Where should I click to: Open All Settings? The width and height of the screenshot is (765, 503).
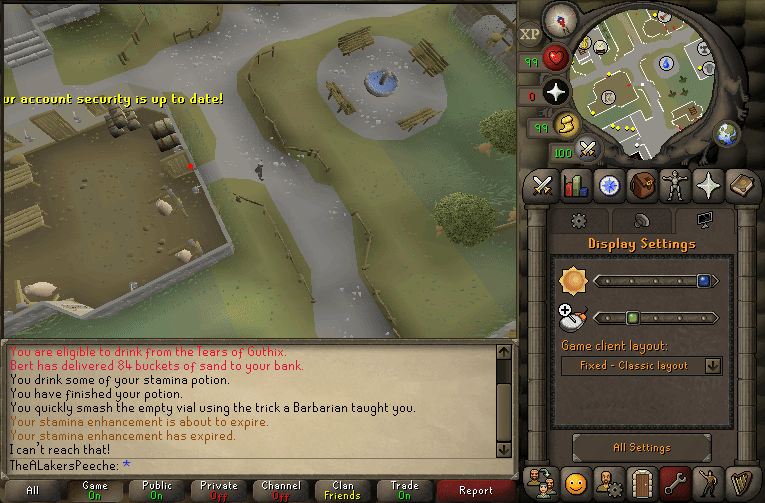641,447
